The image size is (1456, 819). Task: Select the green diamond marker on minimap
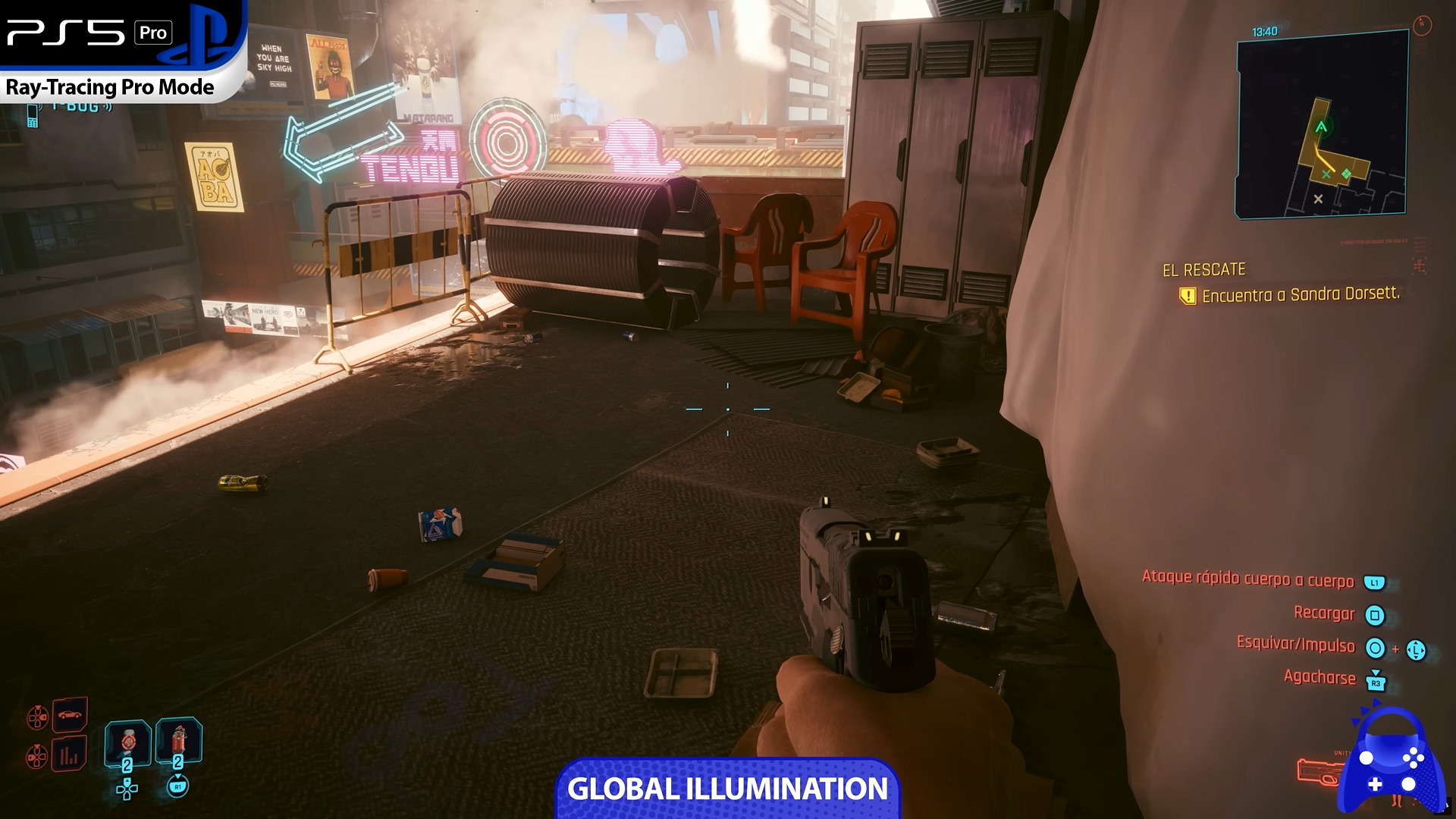point(1346,174)
